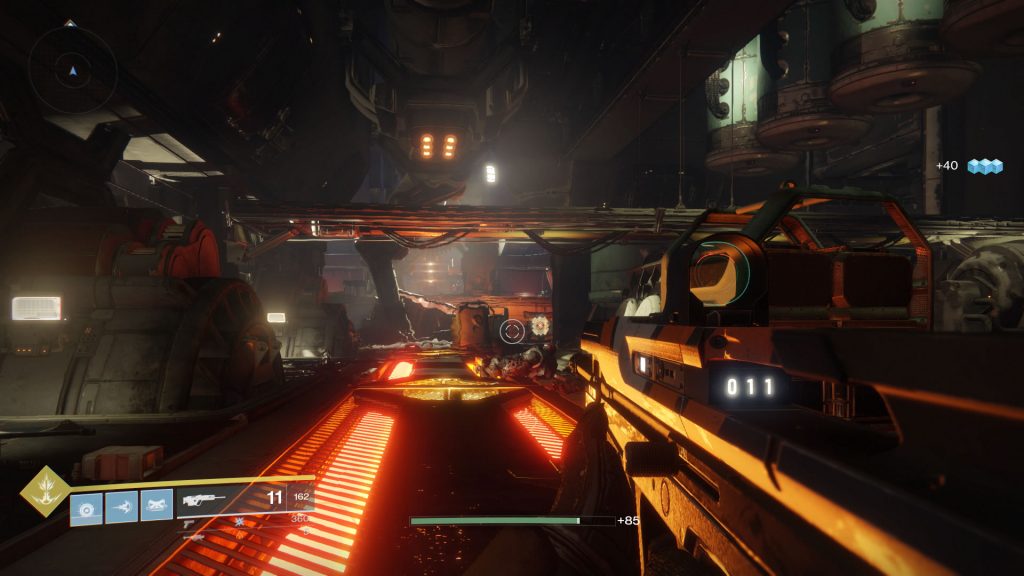Choose the heavy weapon icon
The image size is (1024, 576).
[x=191, y=536]
